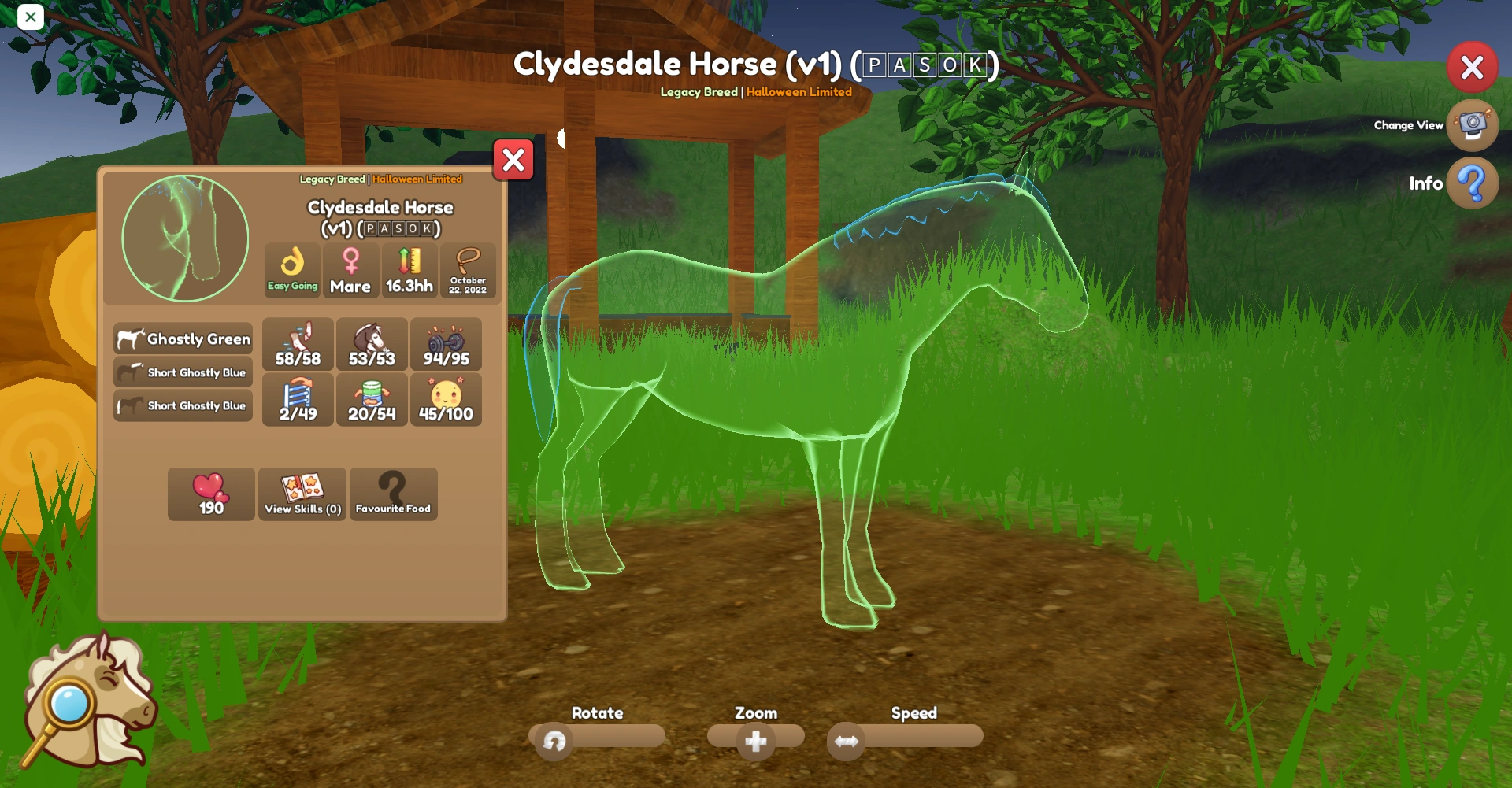Click the 94/95 strength dumbbell icon
1512x788 pixels.
coord(446,344)
